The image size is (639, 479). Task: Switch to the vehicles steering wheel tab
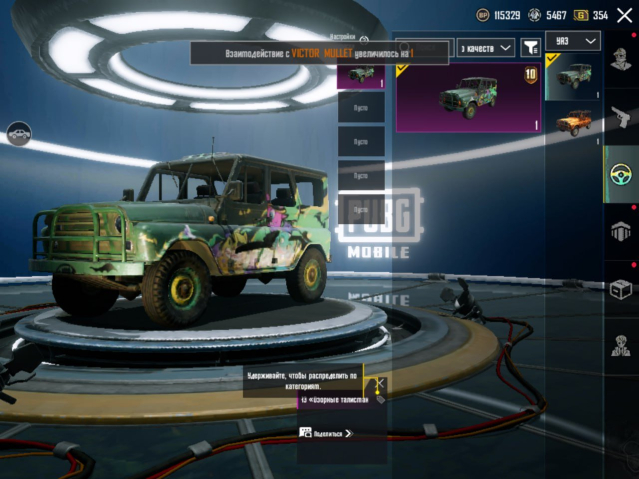point(621,174)
